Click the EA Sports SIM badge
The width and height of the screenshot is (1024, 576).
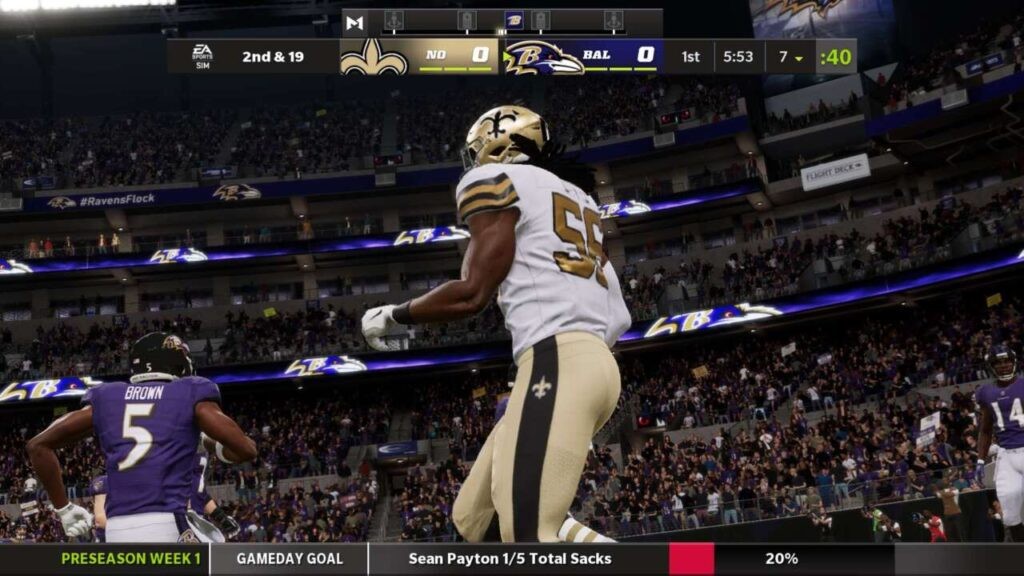click(x=202, y=56)
